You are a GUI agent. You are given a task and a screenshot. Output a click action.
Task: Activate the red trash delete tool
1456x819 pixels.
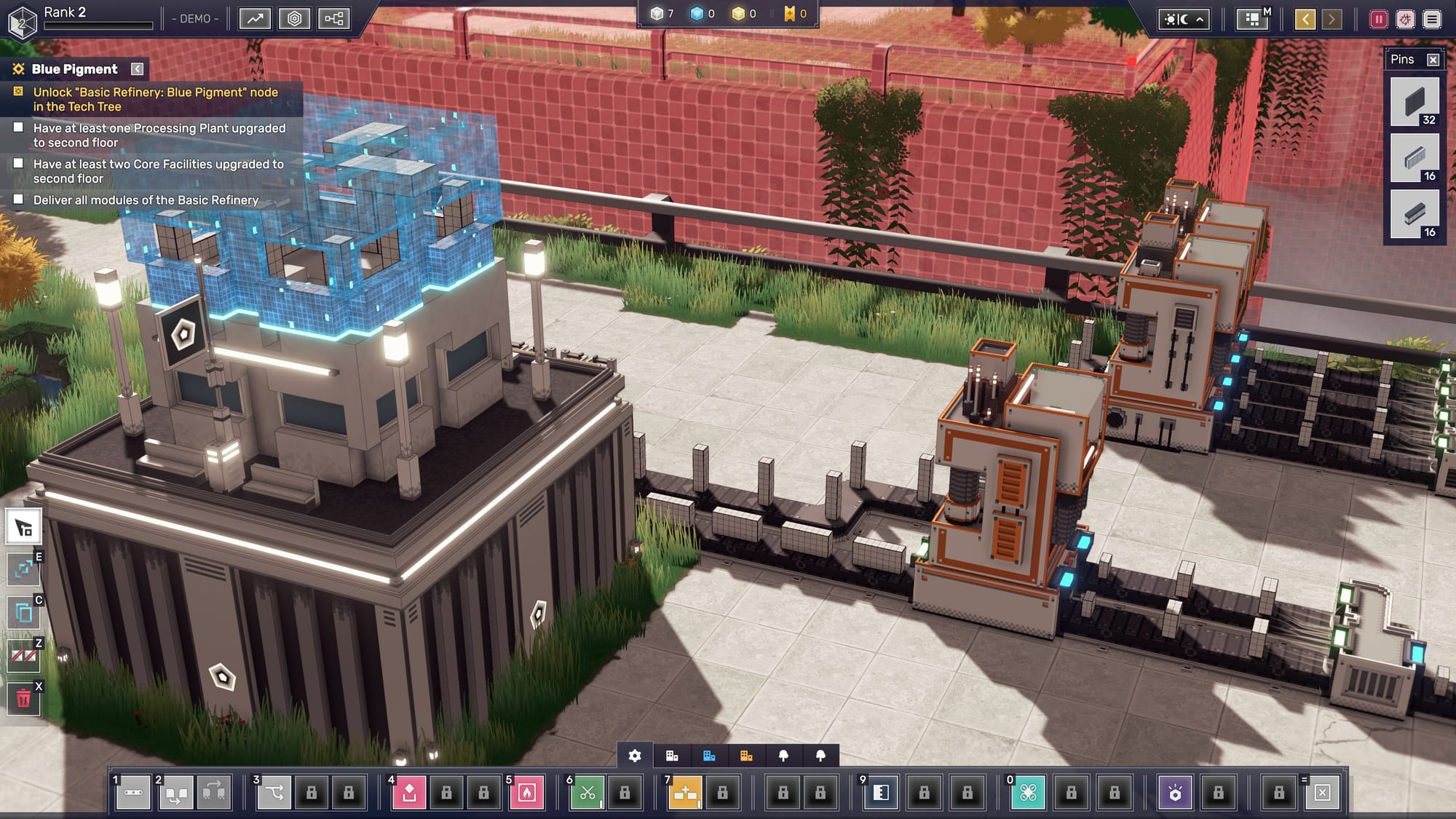coord(23,700)
